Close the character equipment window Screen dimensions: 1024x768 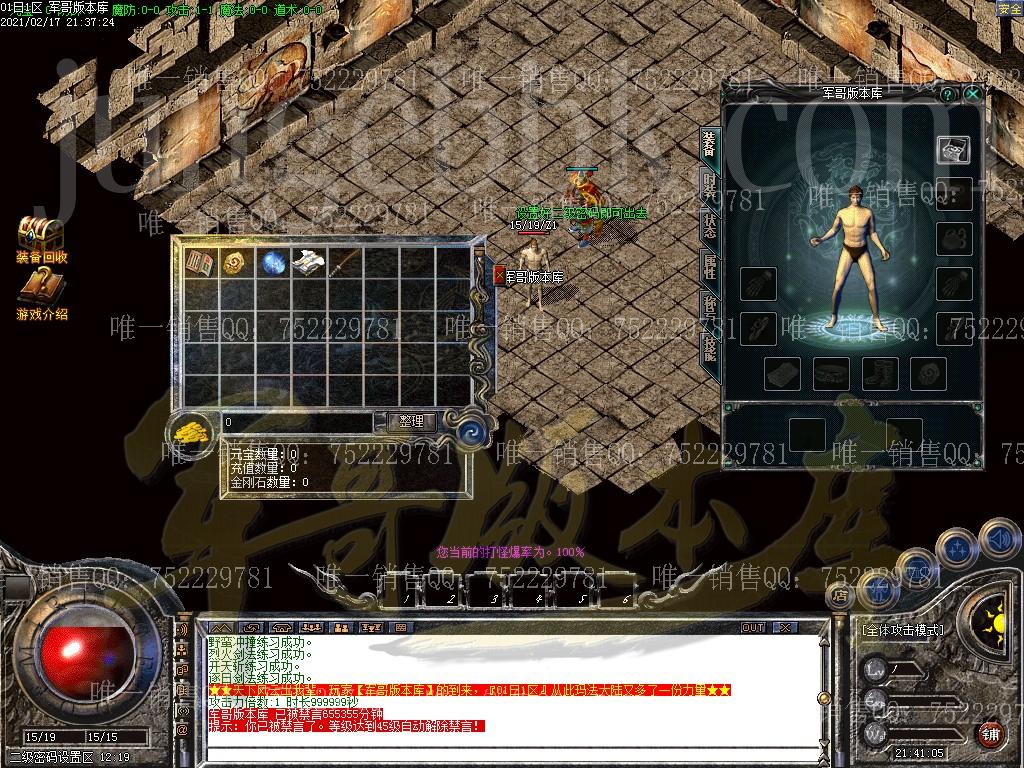[972, 93]
